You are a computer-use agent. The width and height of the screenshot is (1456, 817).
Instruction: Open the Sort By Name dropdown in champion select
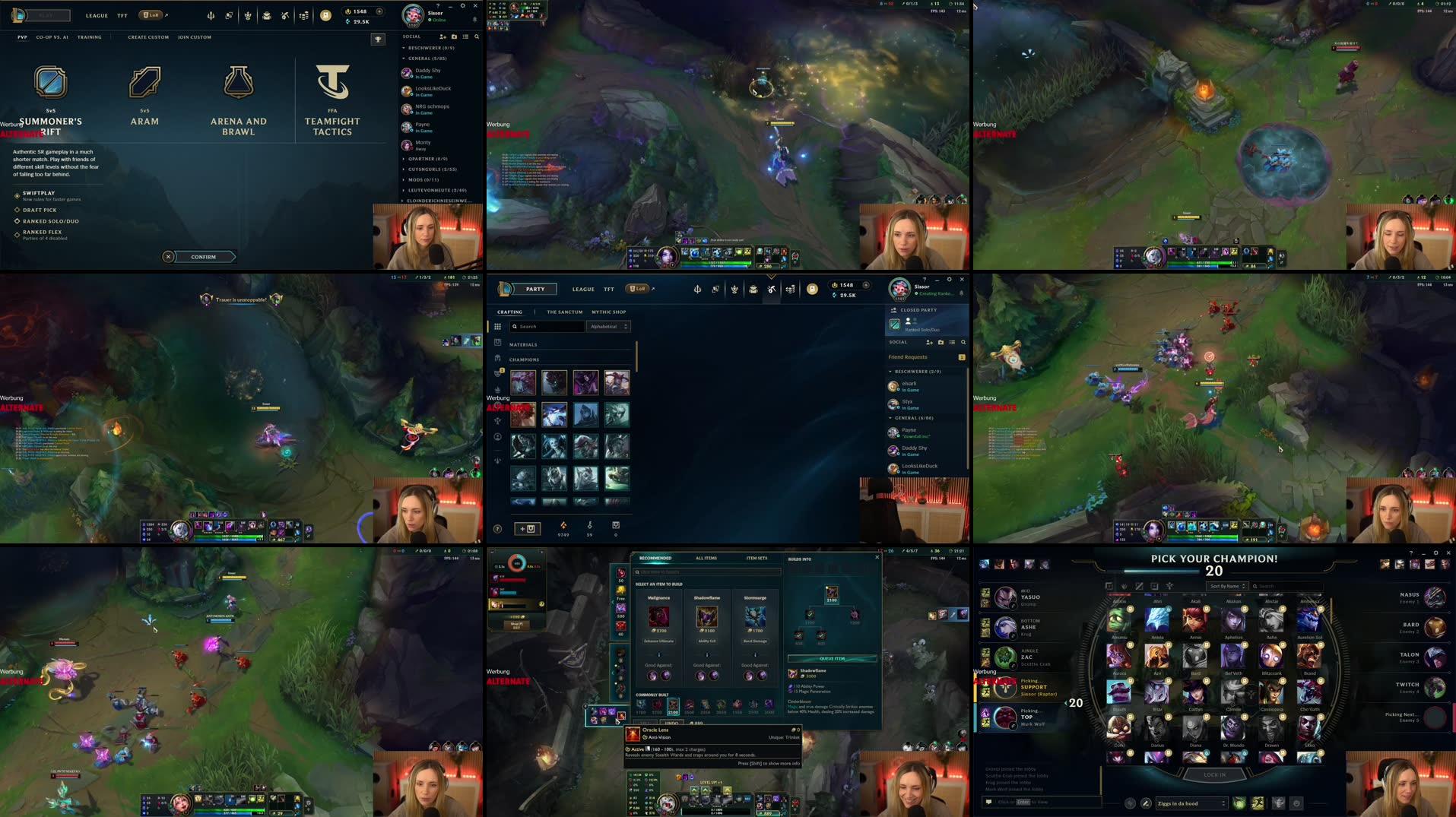click(1226, 586)
